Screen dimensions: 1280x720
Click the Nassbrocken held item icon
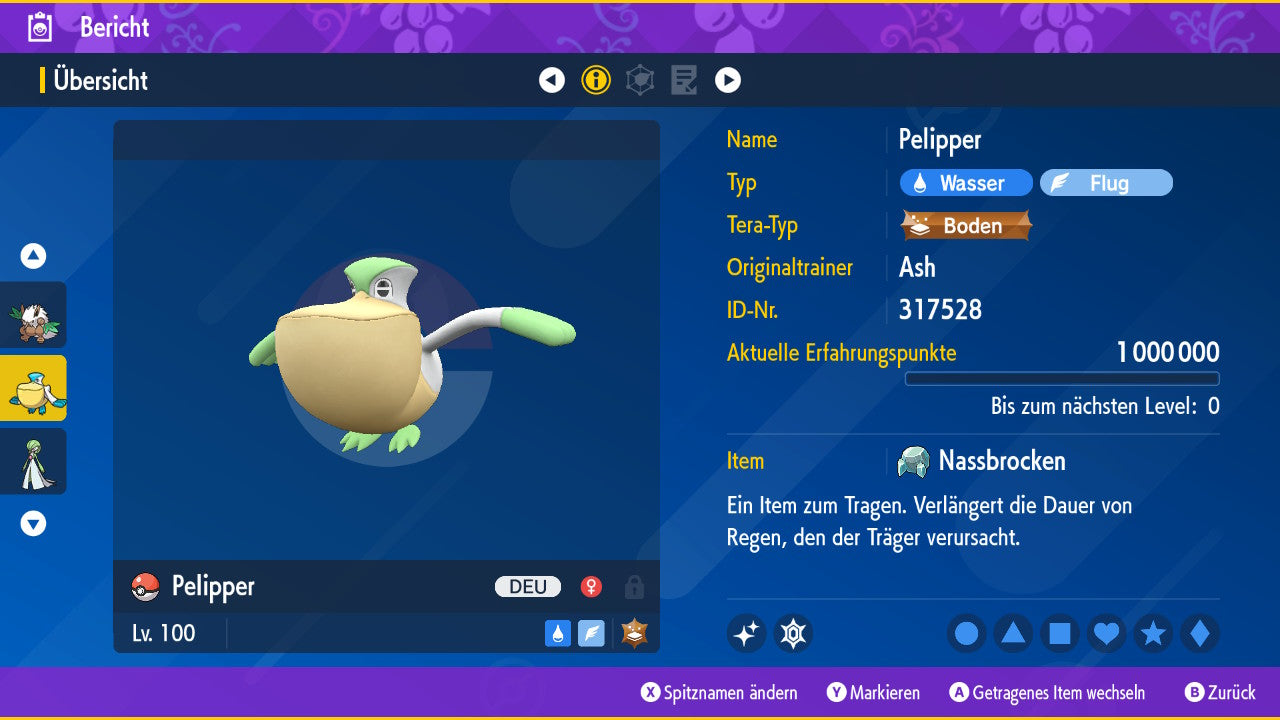914,461
